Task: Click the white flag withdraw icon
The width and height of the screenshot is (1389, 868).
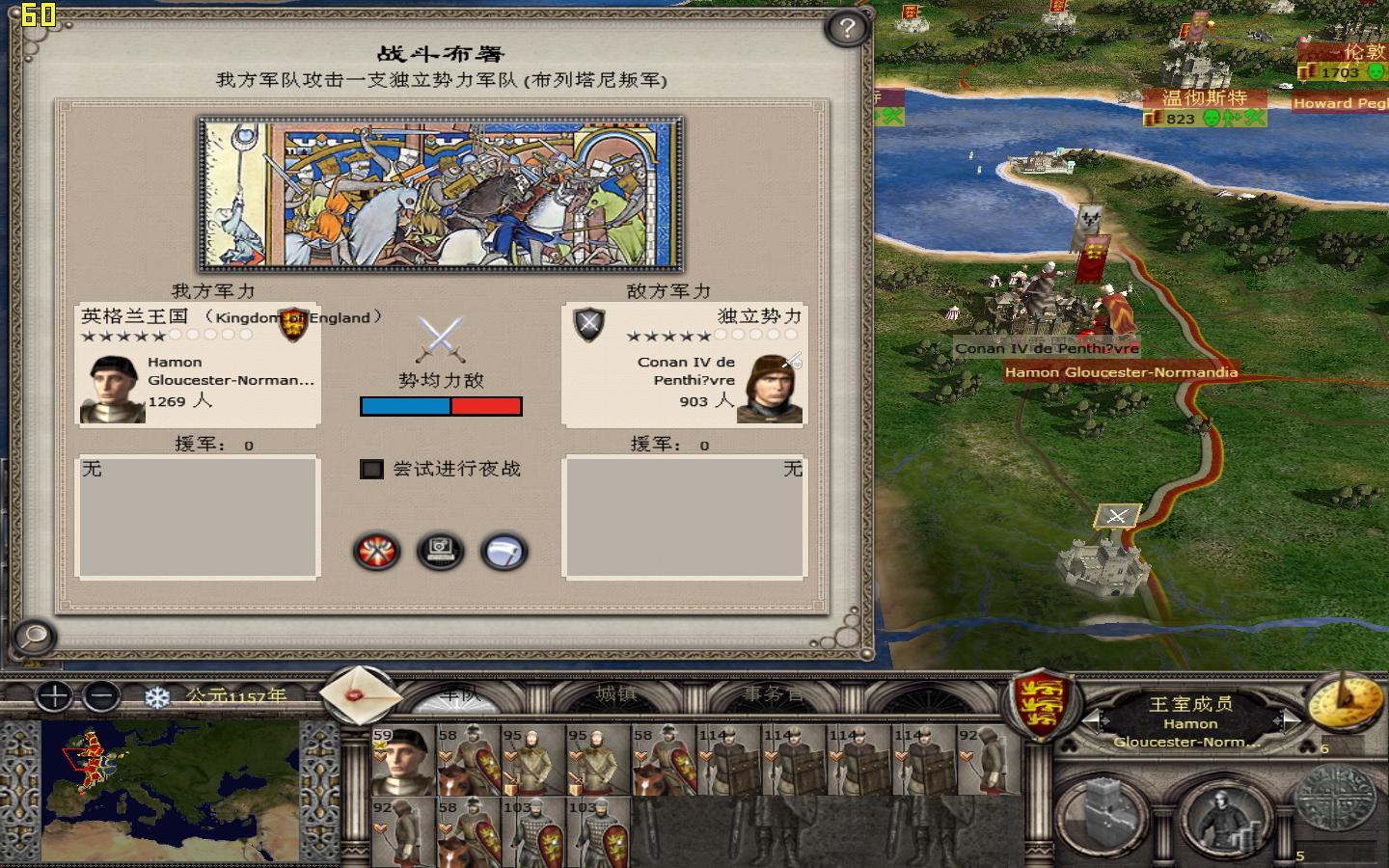Action: click(505, 552)
